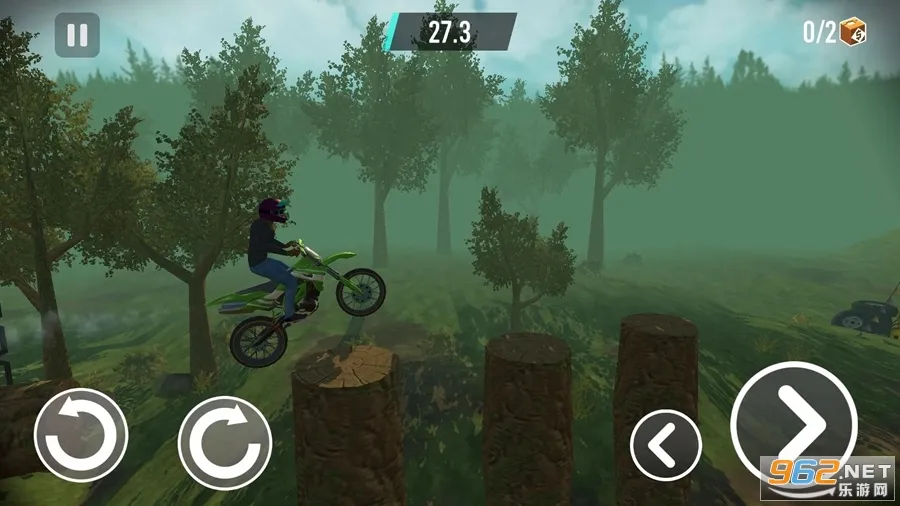The image size is (900, 506).
Task: Accelerate with the large right arrow button
Action: click(x=794, y=424)
